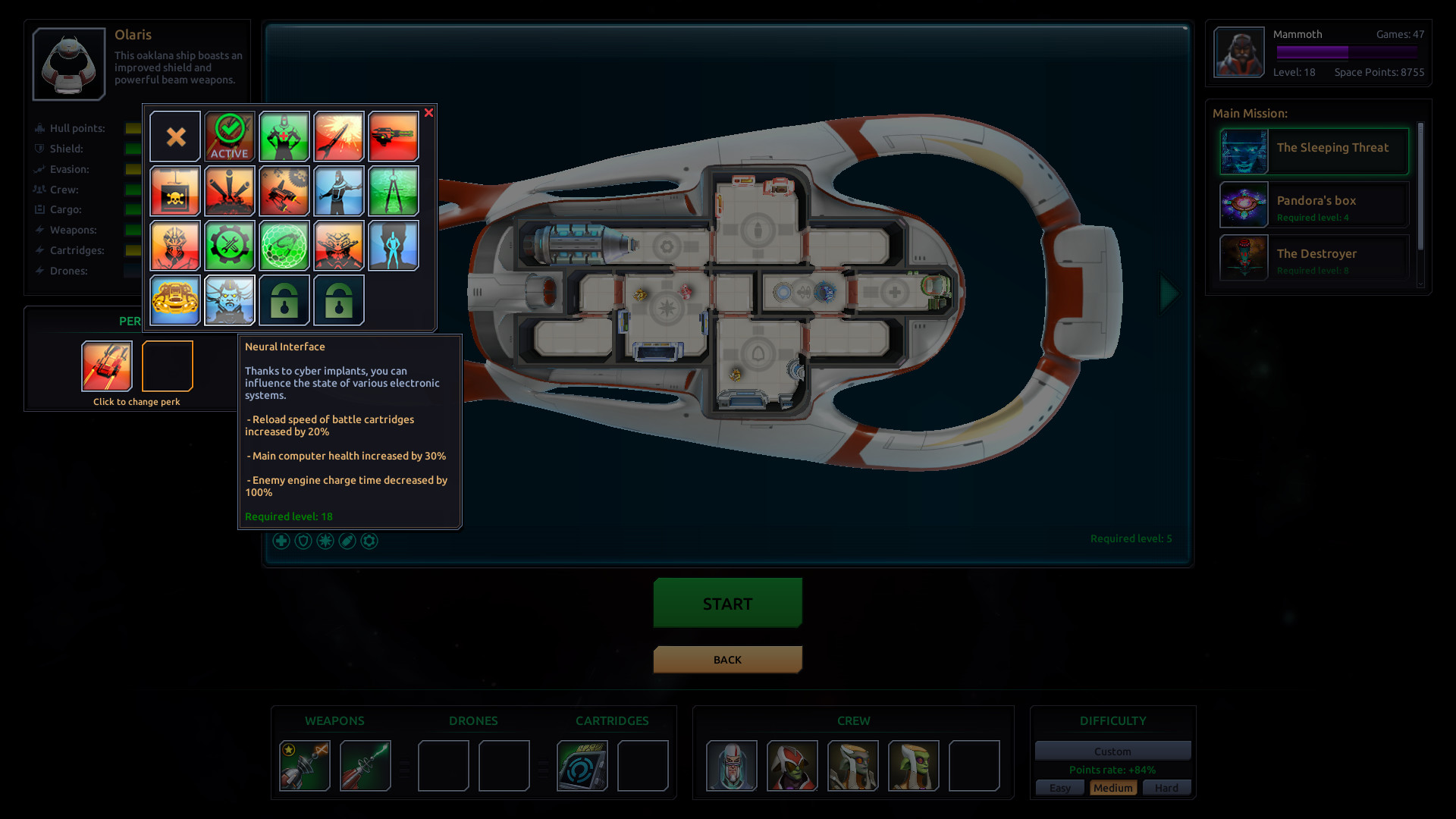
Task: Click the health cross icon below the ship
Action: [281, 541]
